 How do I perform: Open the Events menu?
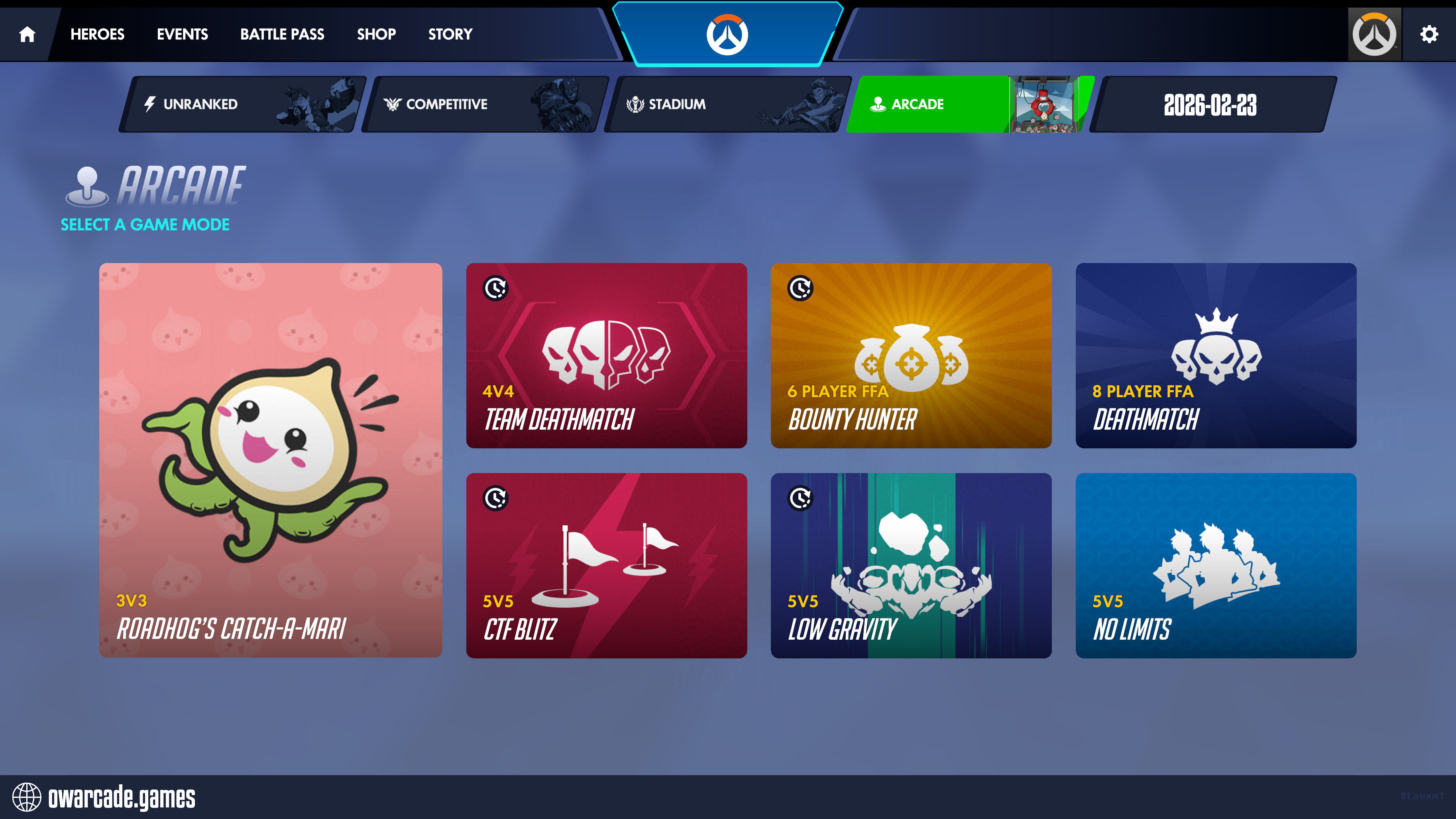tap(182, 35)
